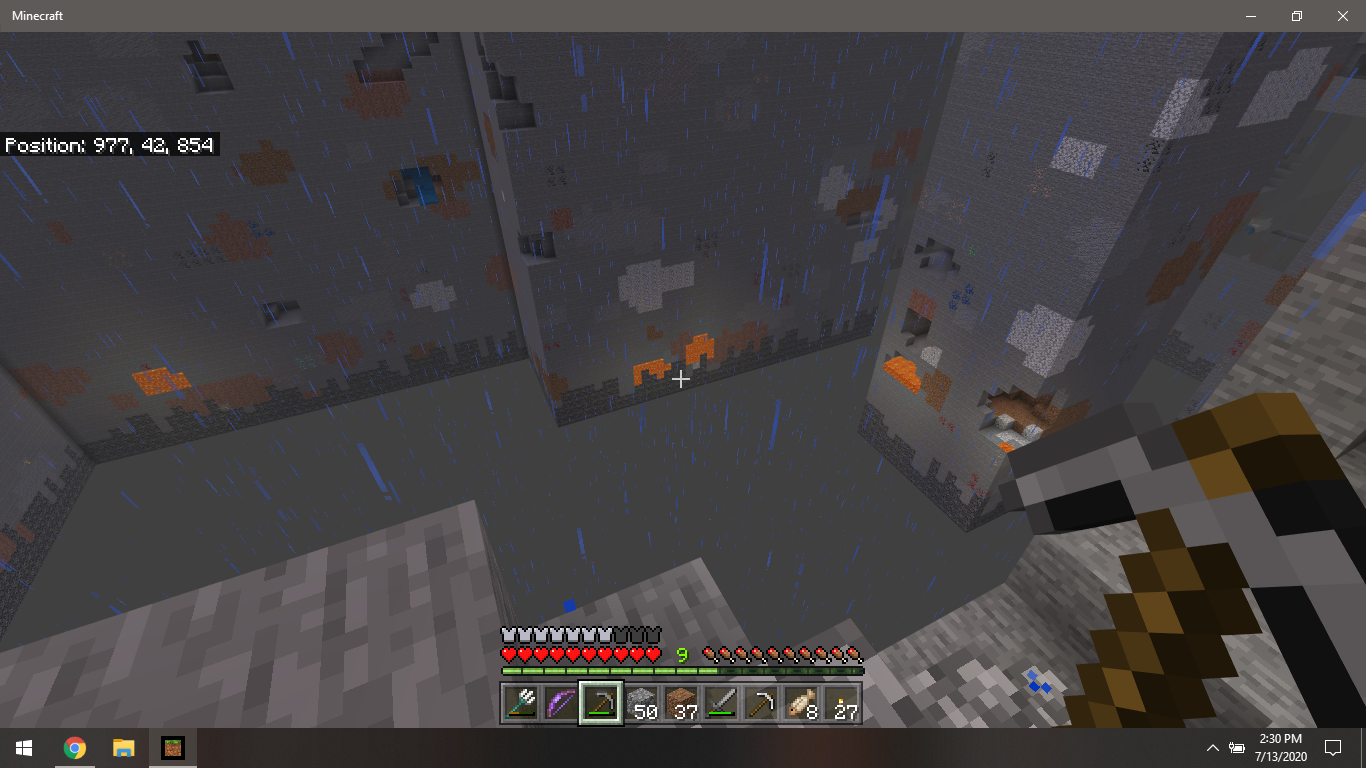Image resolution: width=1366 pixels, height=768 pixels.
Task: Choose the cooked fish stack of 8
Action: point(801,703)
